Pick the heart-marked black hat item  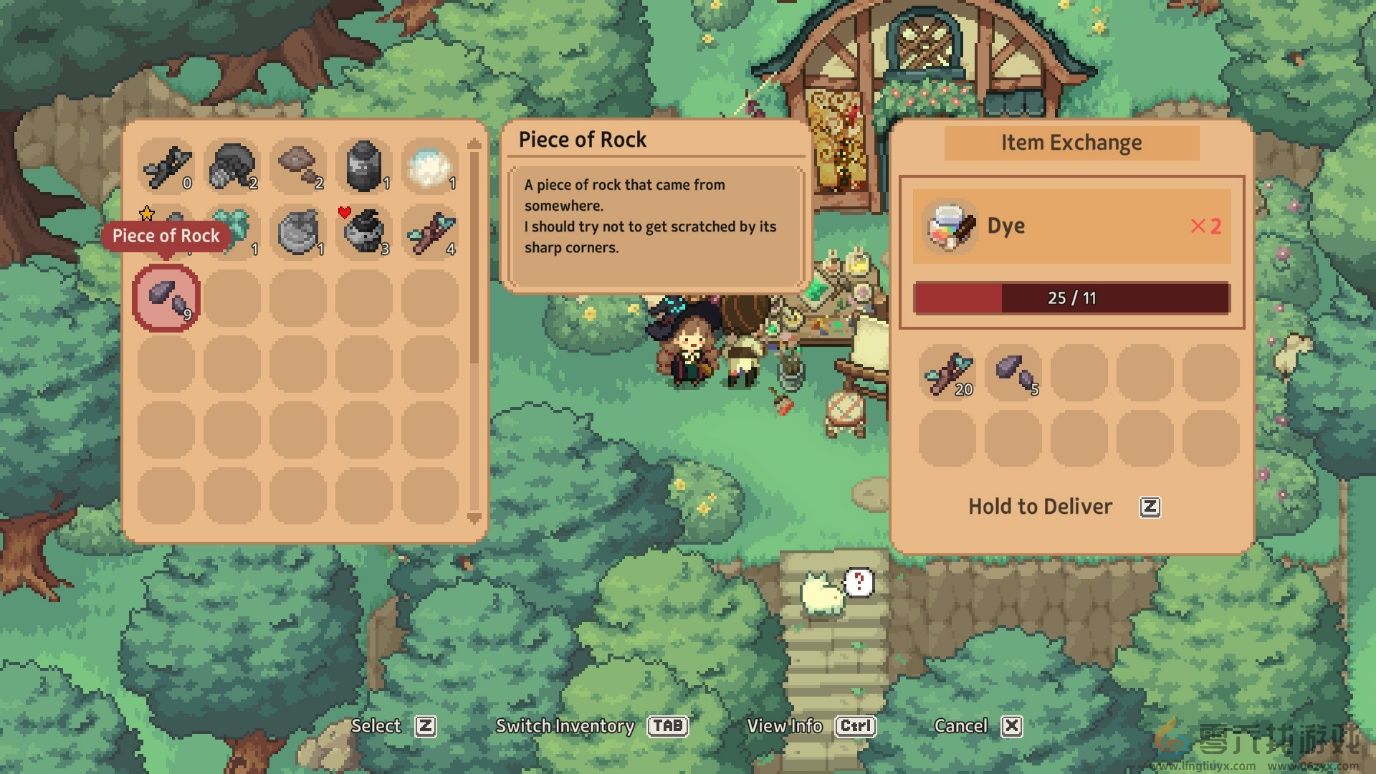pyautogui.click(x=364, y=232)
